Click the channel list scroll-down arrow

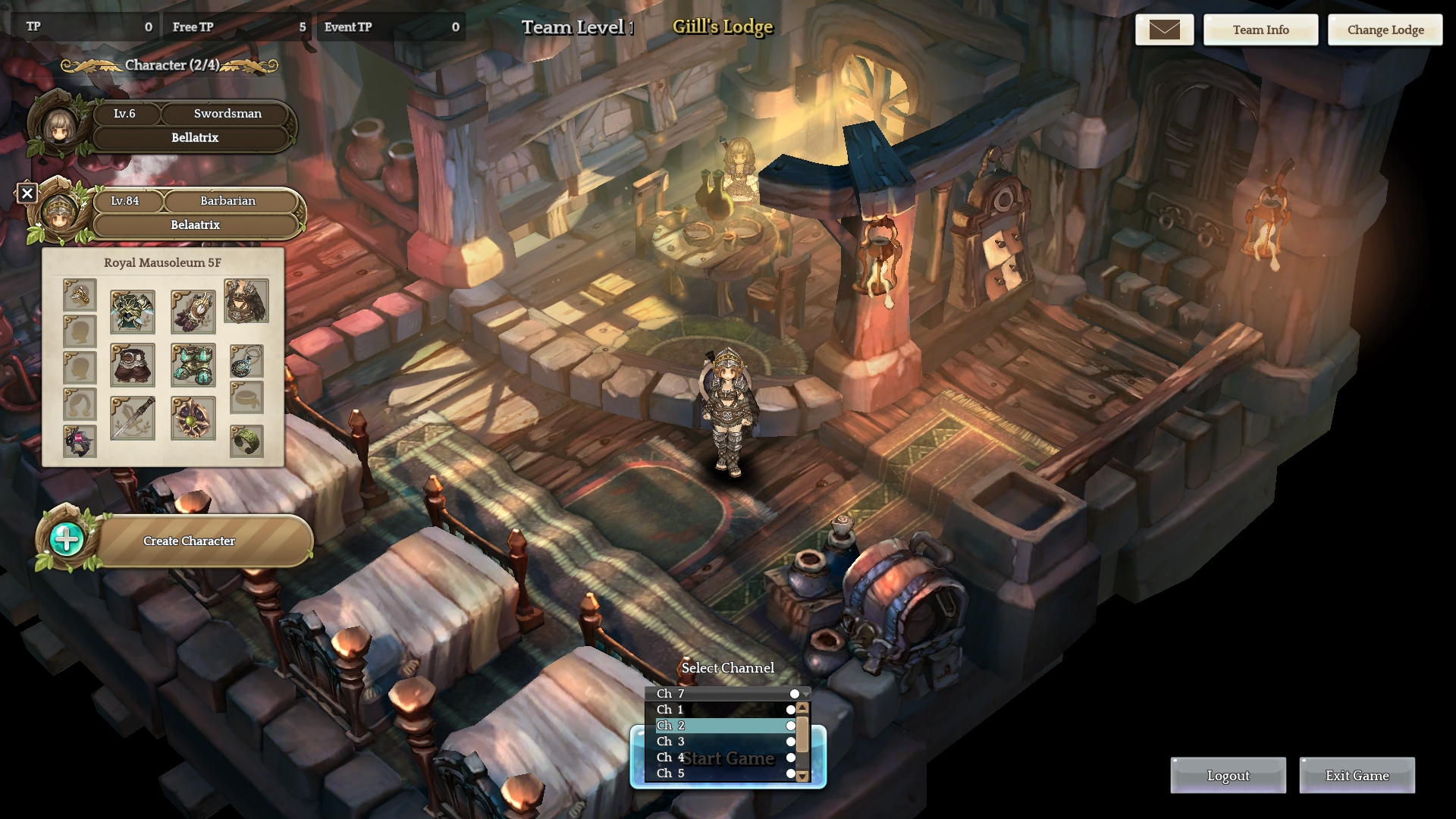pos(802,776)
